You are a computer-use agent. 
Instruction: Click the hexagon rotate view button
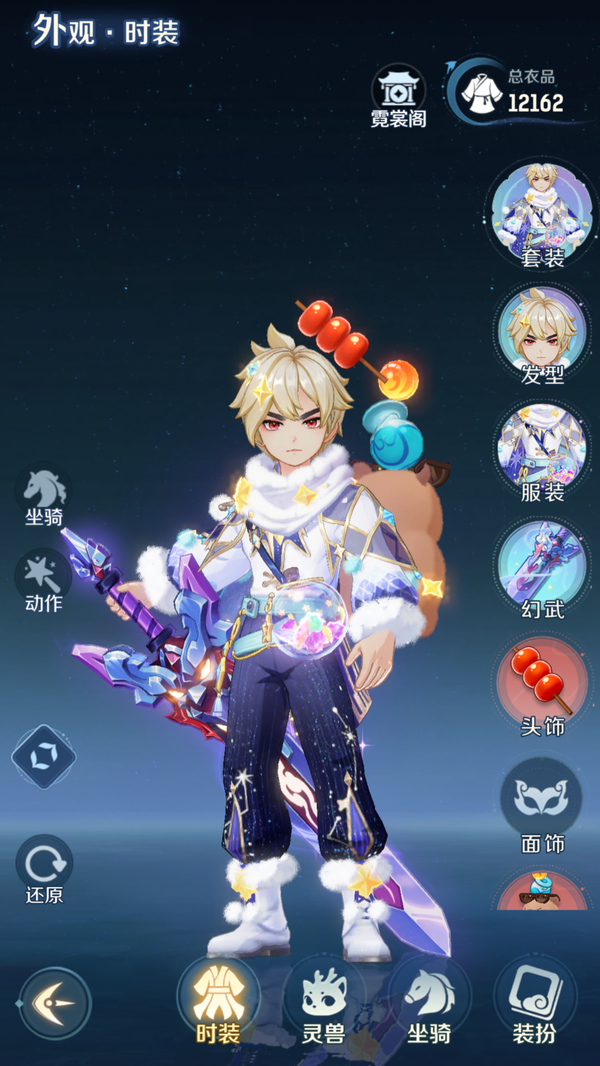pyautogui.click(x=43, y=756)
